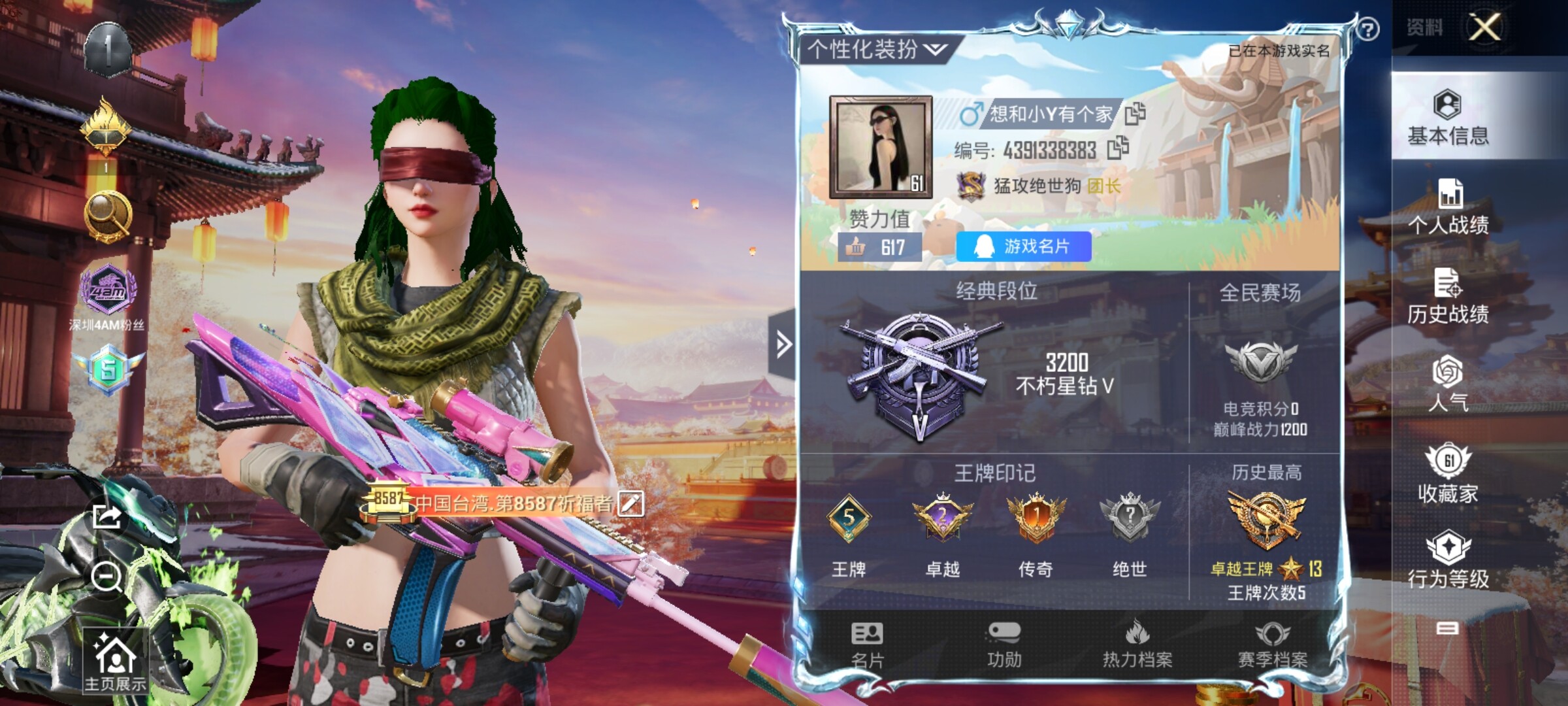This screenshot has height=706, width=1568.
Task: Open 主页展示 settings
Action: (115, 662)
